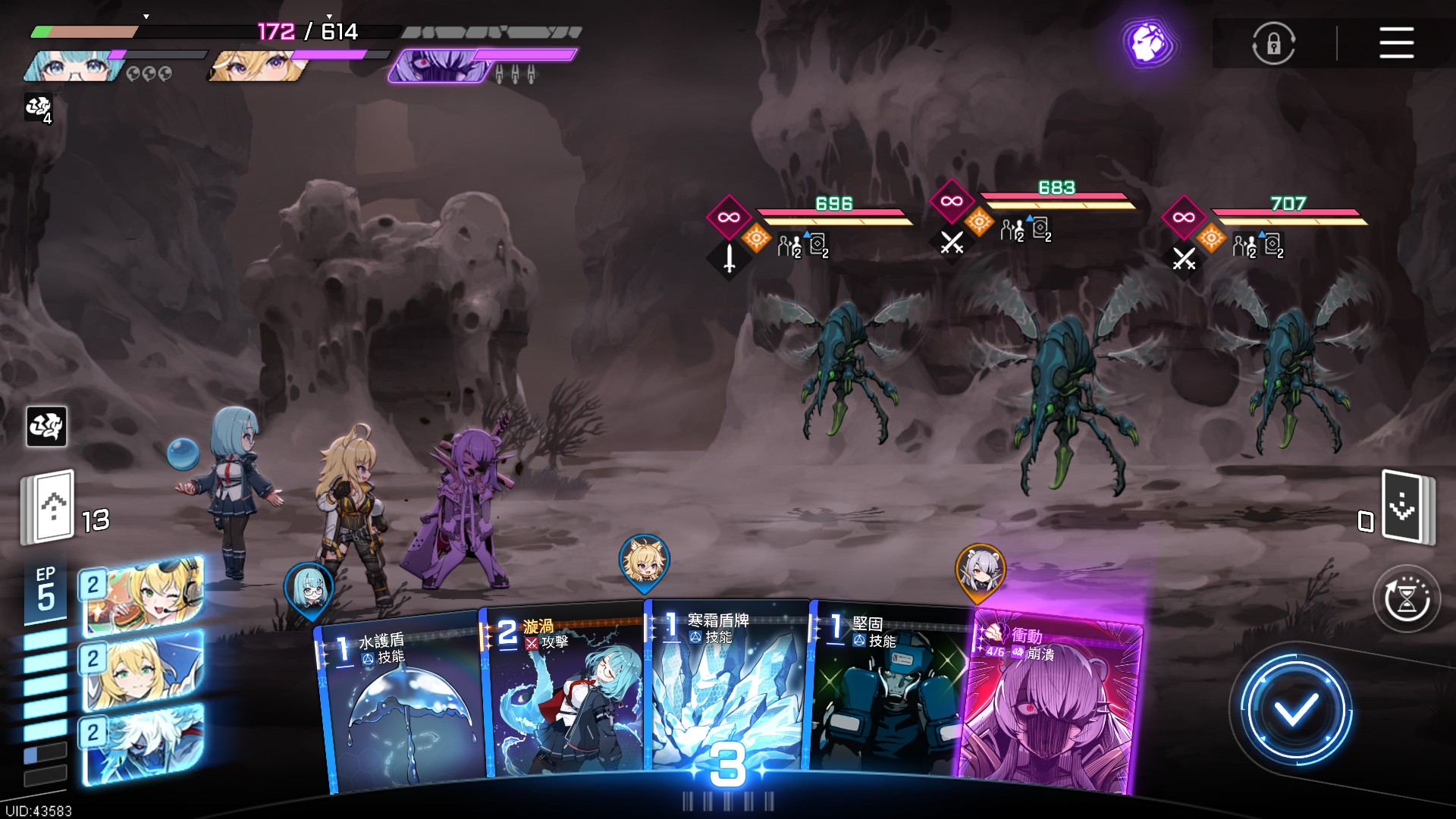Click the hourglass timer button
The image size is (1456, 819).
pos(1407,599)
